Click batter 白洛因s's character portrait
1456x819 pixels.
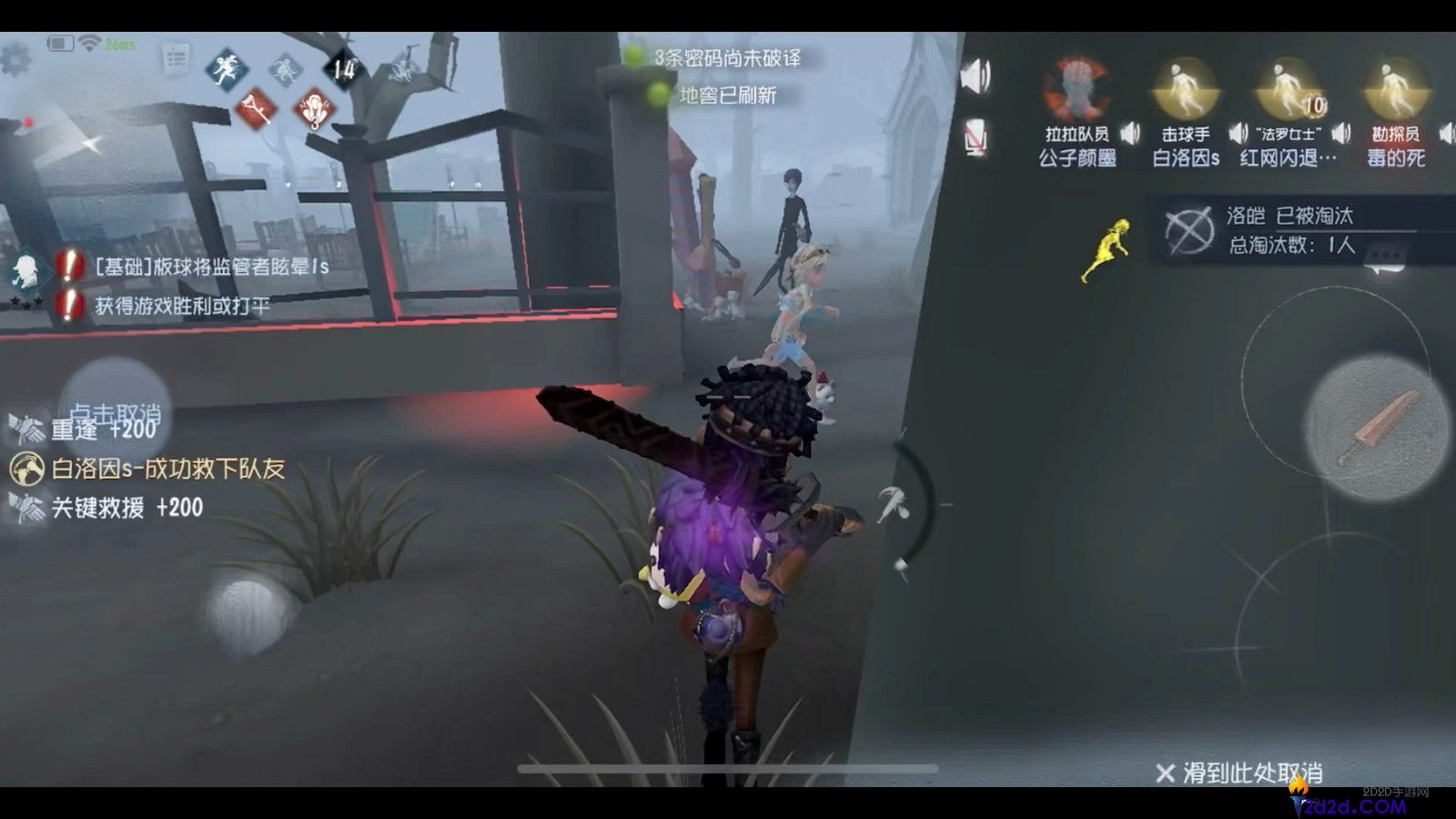pos(1183,86)
